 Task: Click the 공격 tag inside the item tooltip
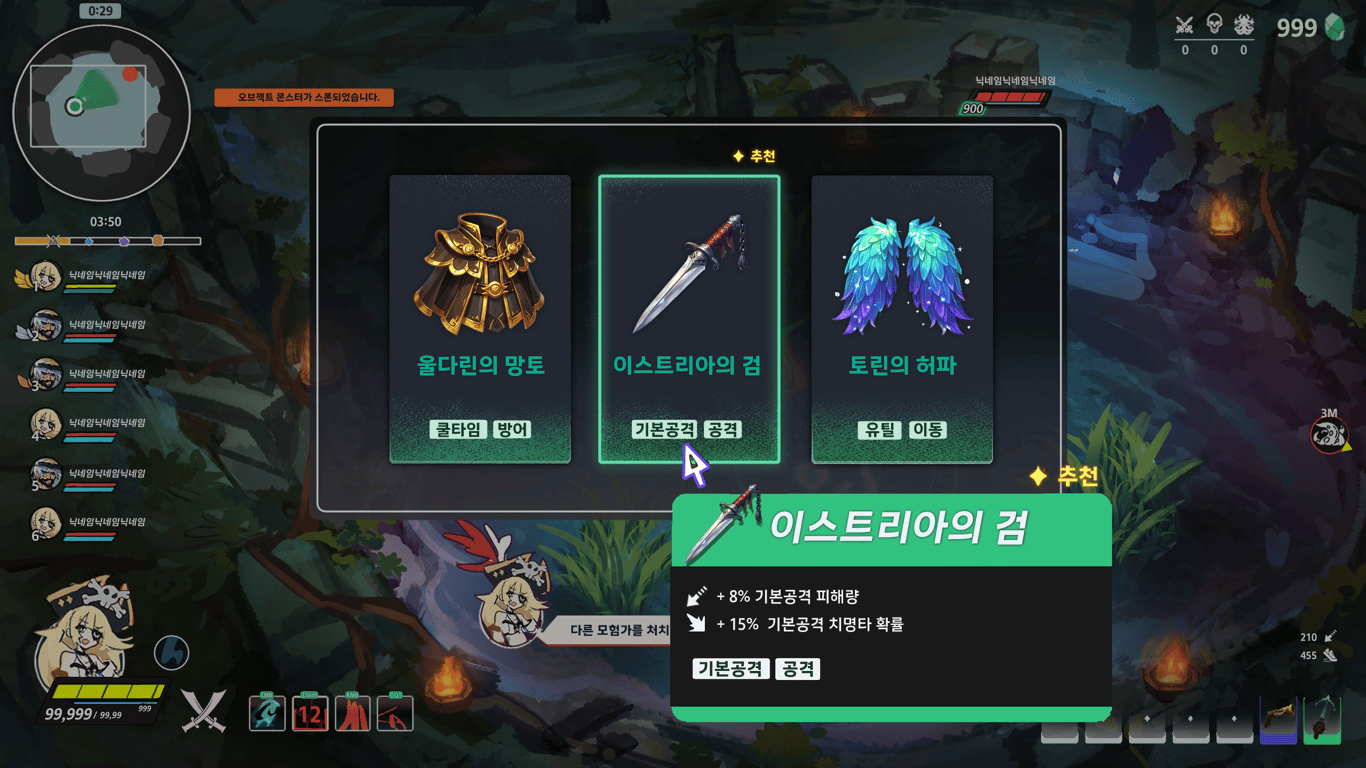(797, 669)
